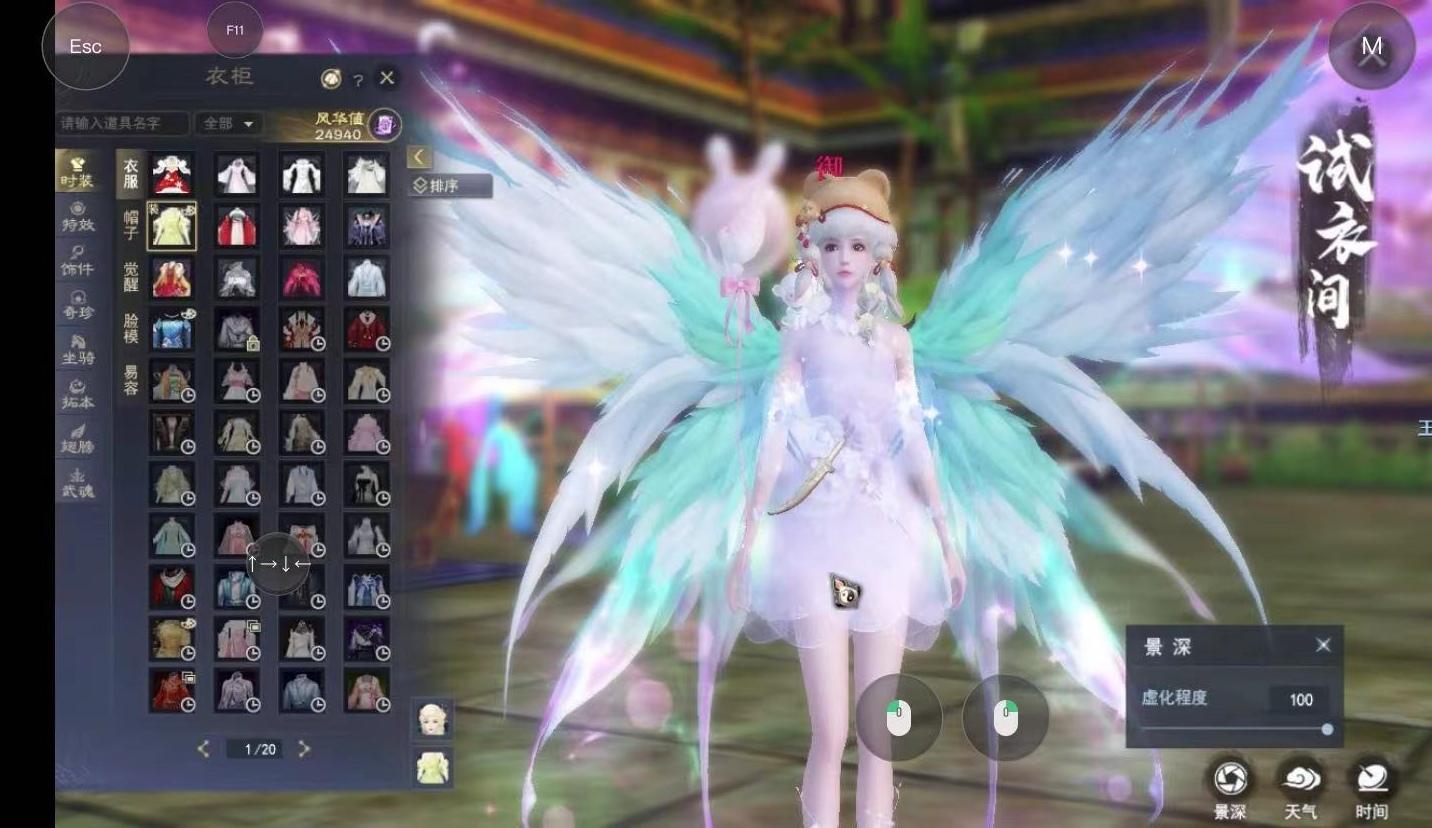
Task: Open the 饰件 accessories category
Action: coord(77,261)
